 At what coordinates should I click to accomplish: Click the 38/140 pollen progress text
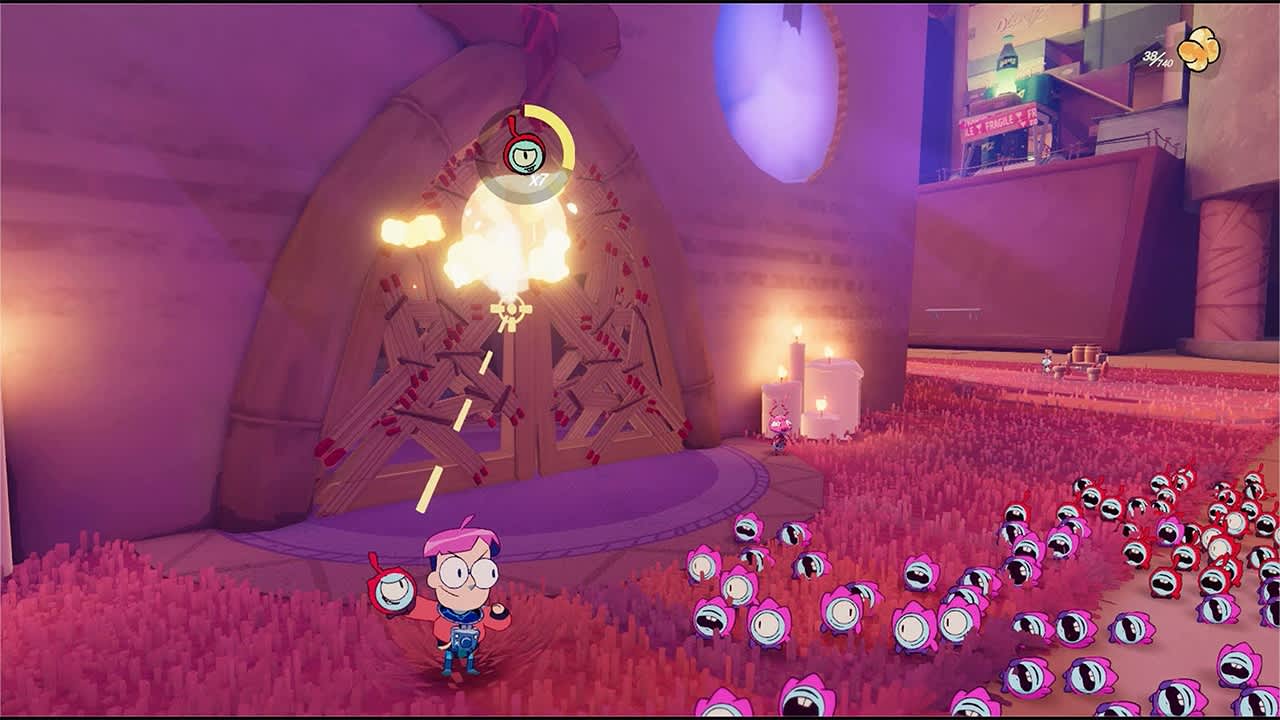coord(1156,56)
